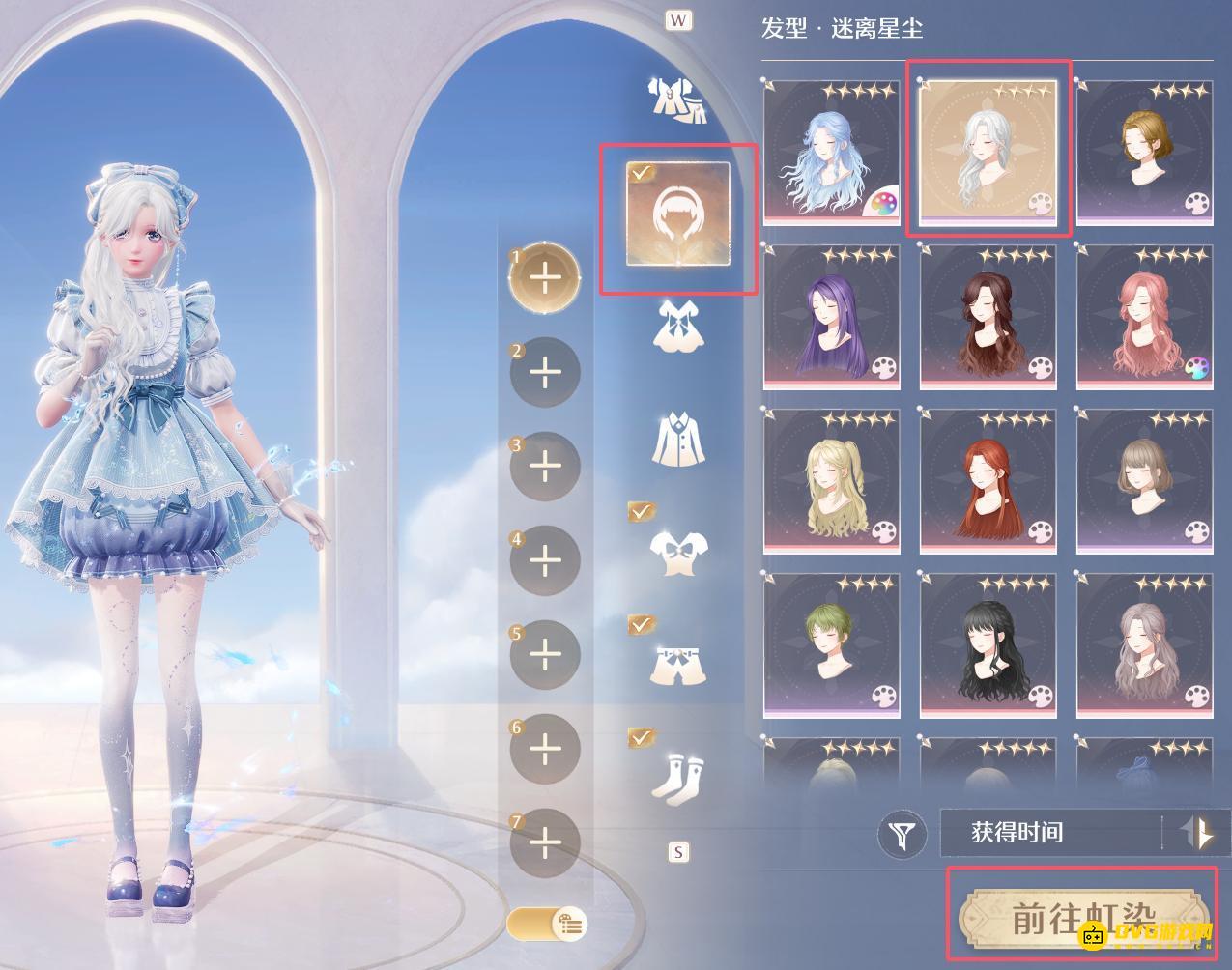Pick the grey-lavender wavy hairstyle
Image resolution: width=1232 pixels, height=970 pixels.
pos(1144,645)
